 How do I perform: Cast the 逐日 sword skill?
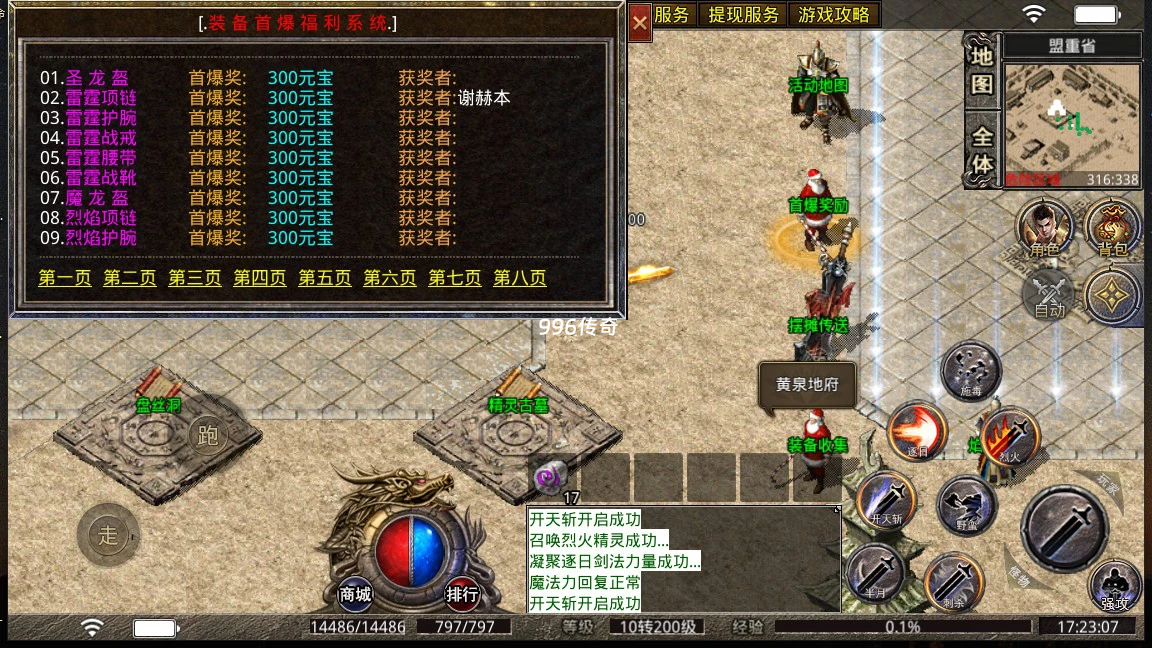tap(918, 432)
